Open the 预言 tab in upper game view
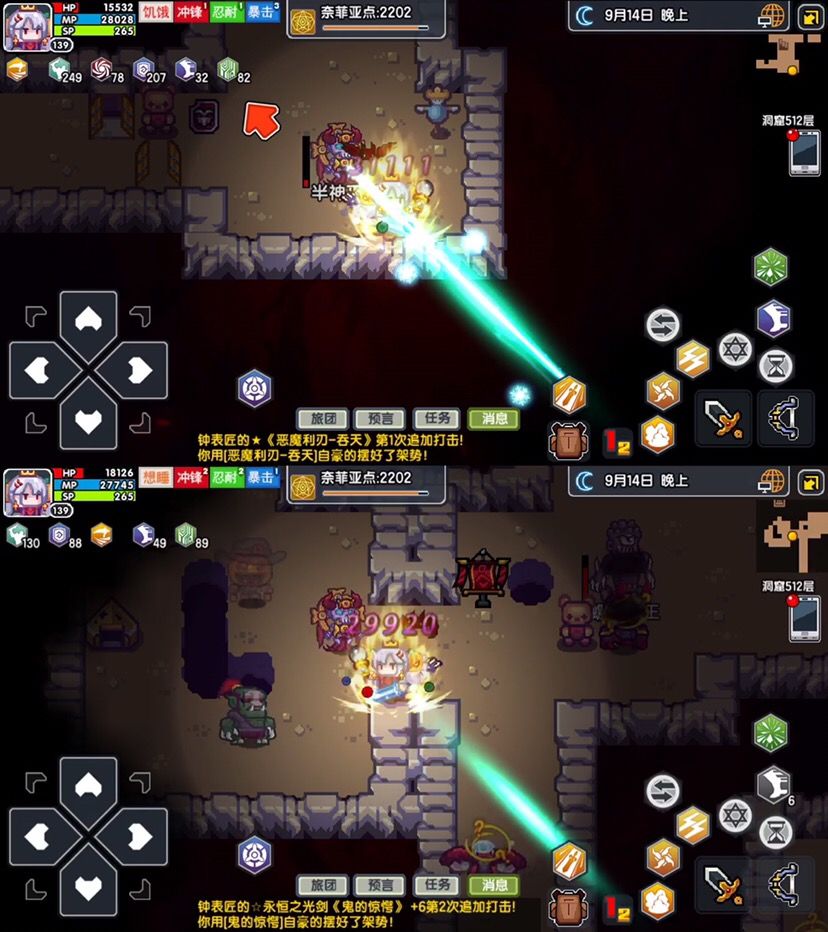The width and height of the screenshot is (828, 932). point(380,419)
